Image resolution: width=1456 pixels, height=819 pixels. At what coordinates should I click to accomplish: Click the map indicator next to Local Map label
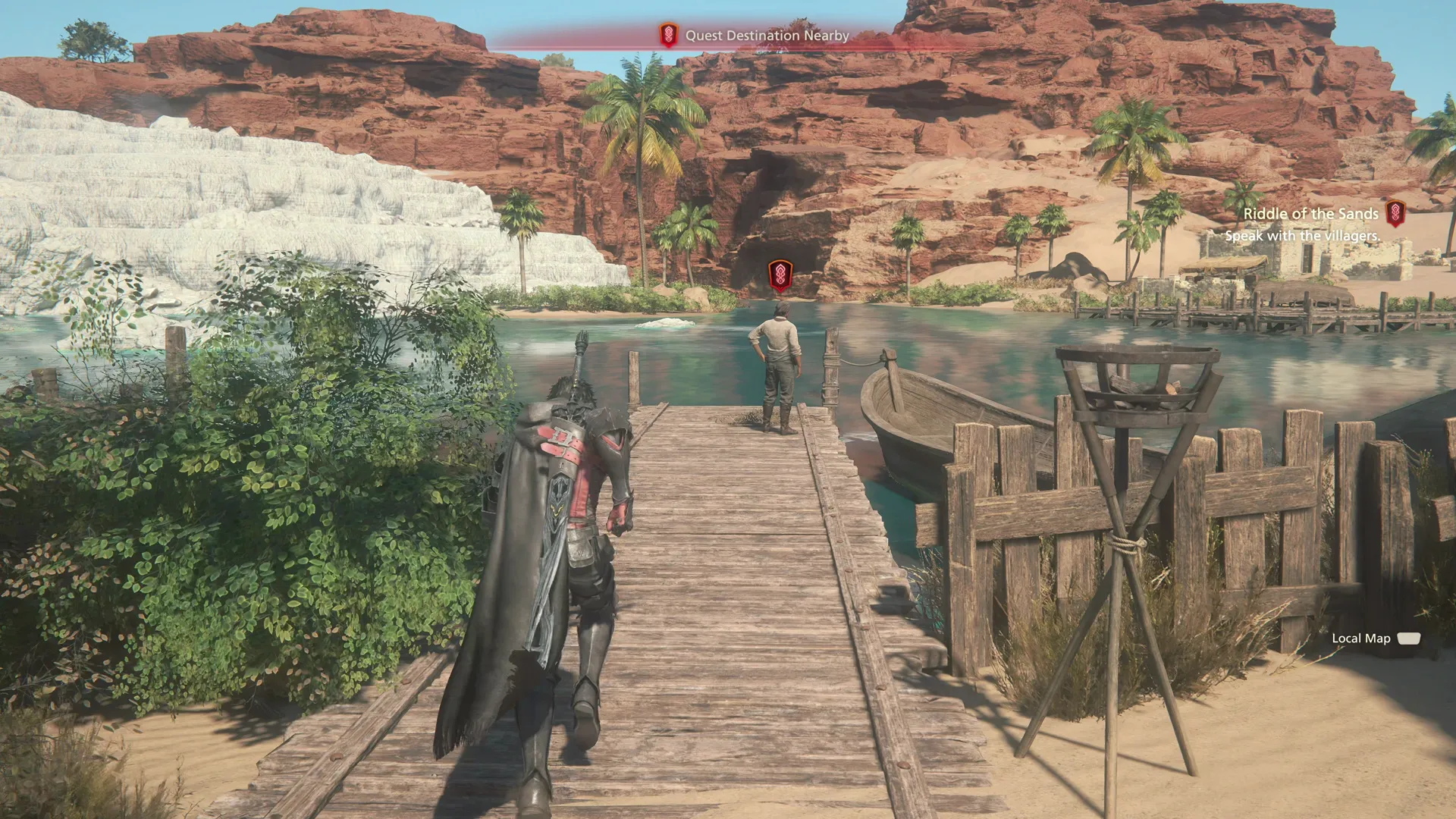[x=1408, y=639]
